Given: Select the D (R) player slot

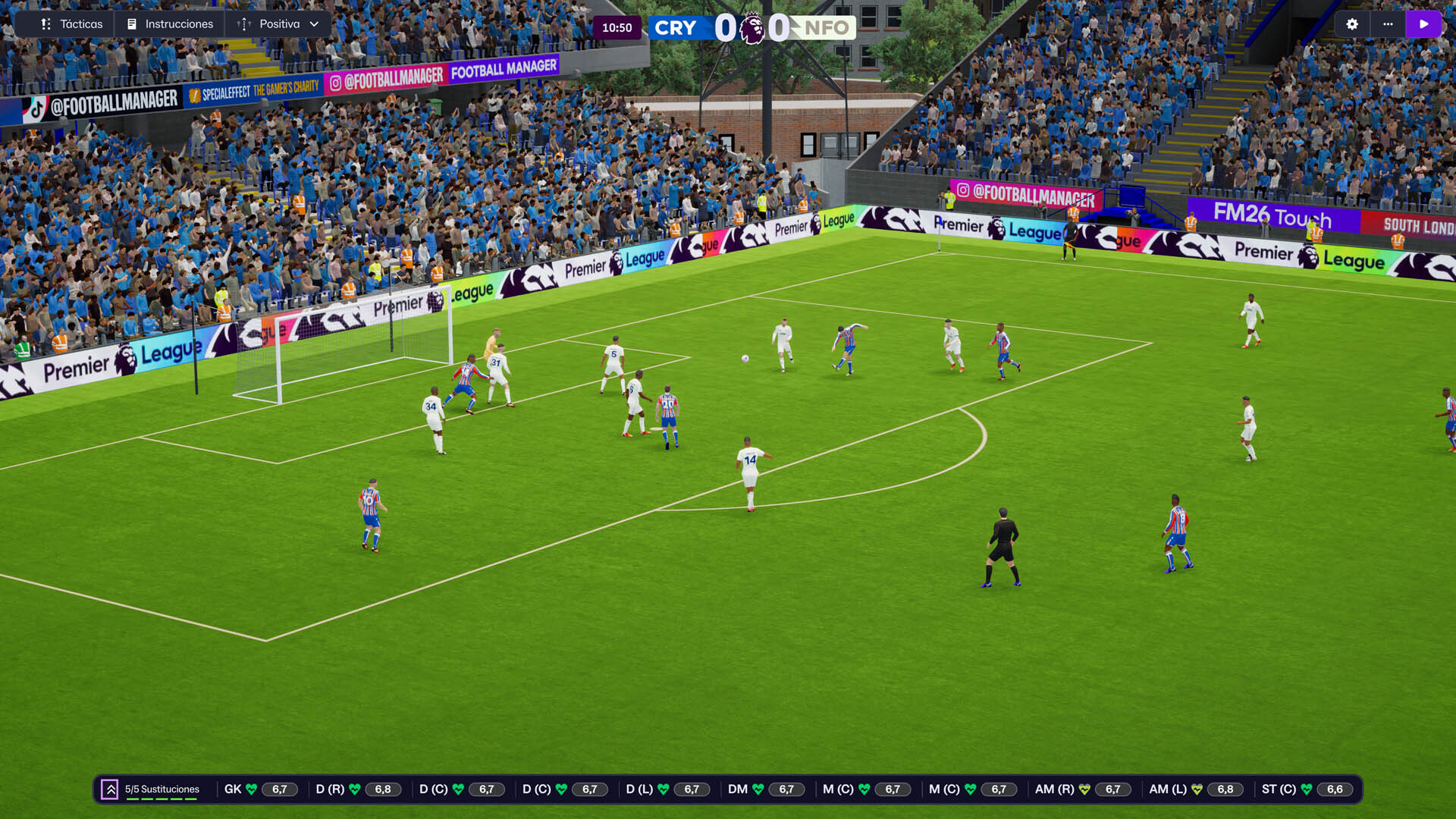Looking at the screenshot, I should click(353, 789).
